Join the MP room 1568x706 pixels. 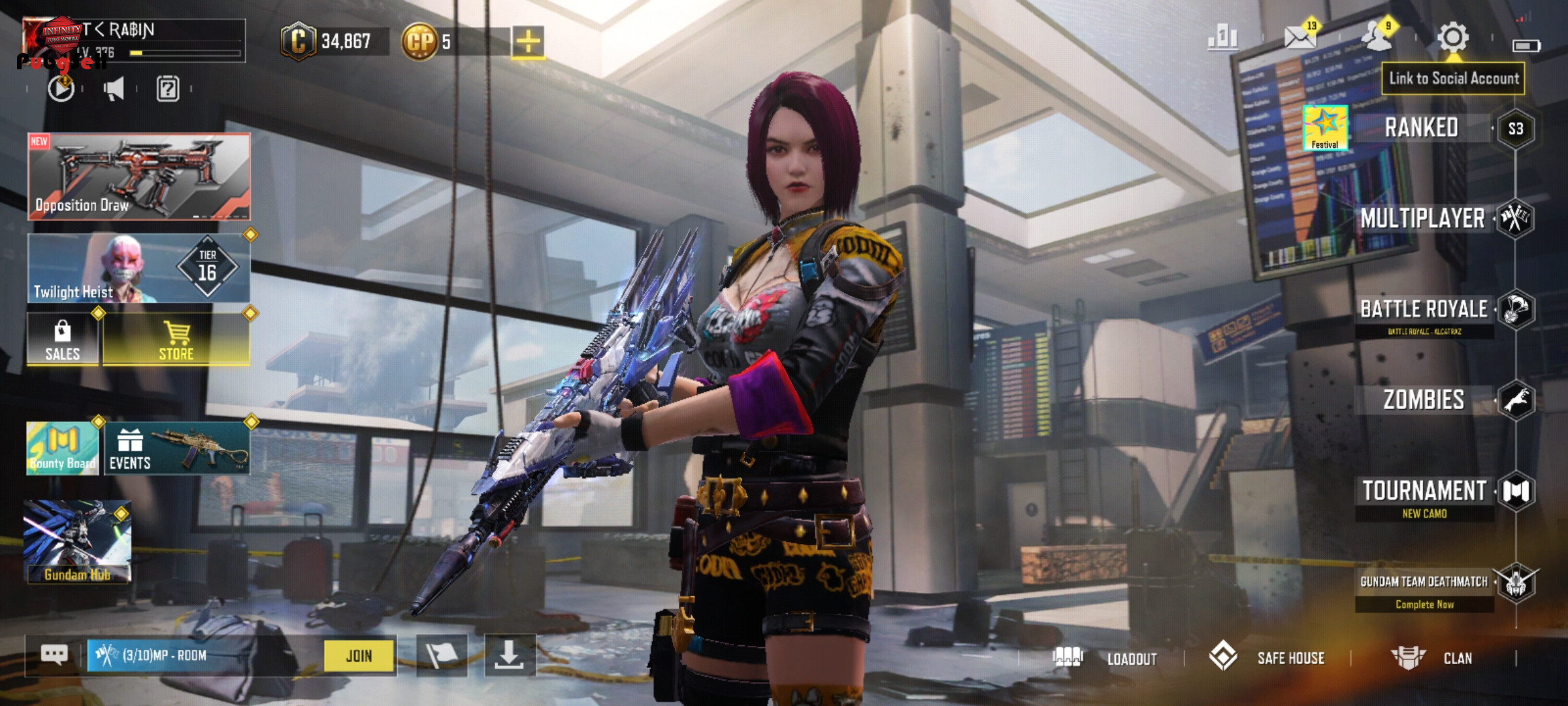[x=359, y=656]
